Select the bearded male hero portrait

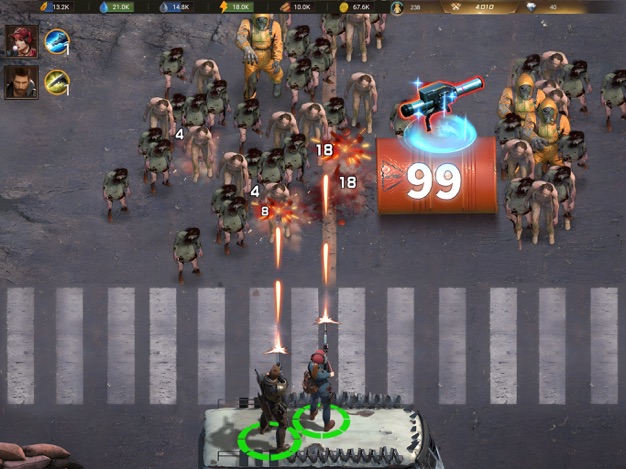pos(20,81)
